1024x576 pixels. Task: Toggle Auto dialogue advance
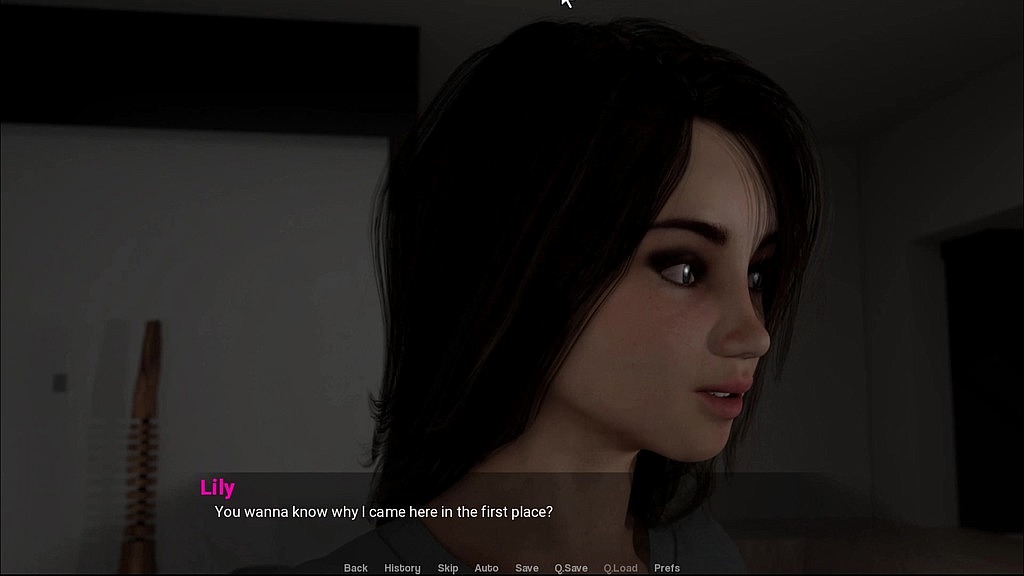(x=486, y=568)
